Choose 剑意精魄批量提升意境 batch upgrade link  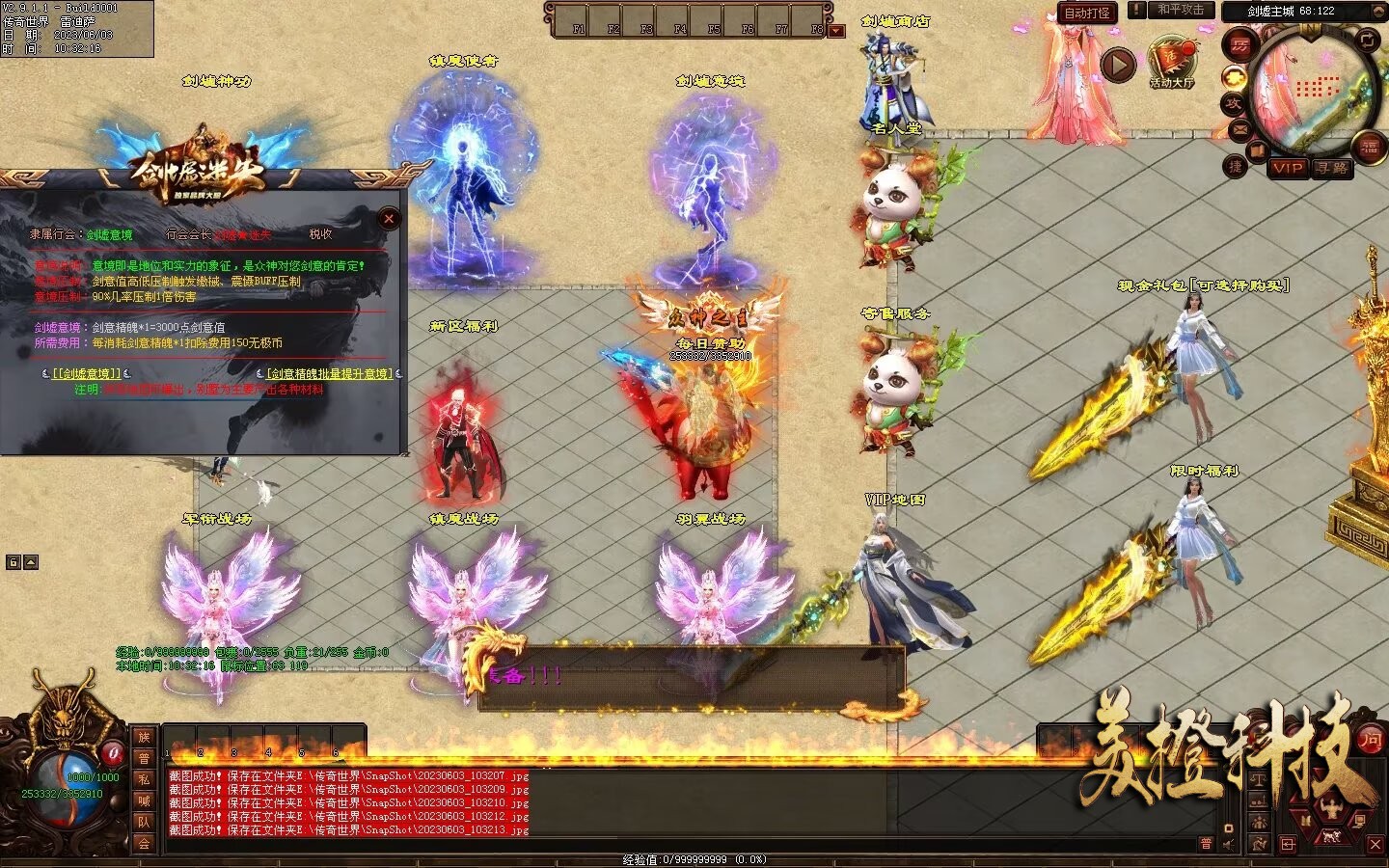pos(330,373)
